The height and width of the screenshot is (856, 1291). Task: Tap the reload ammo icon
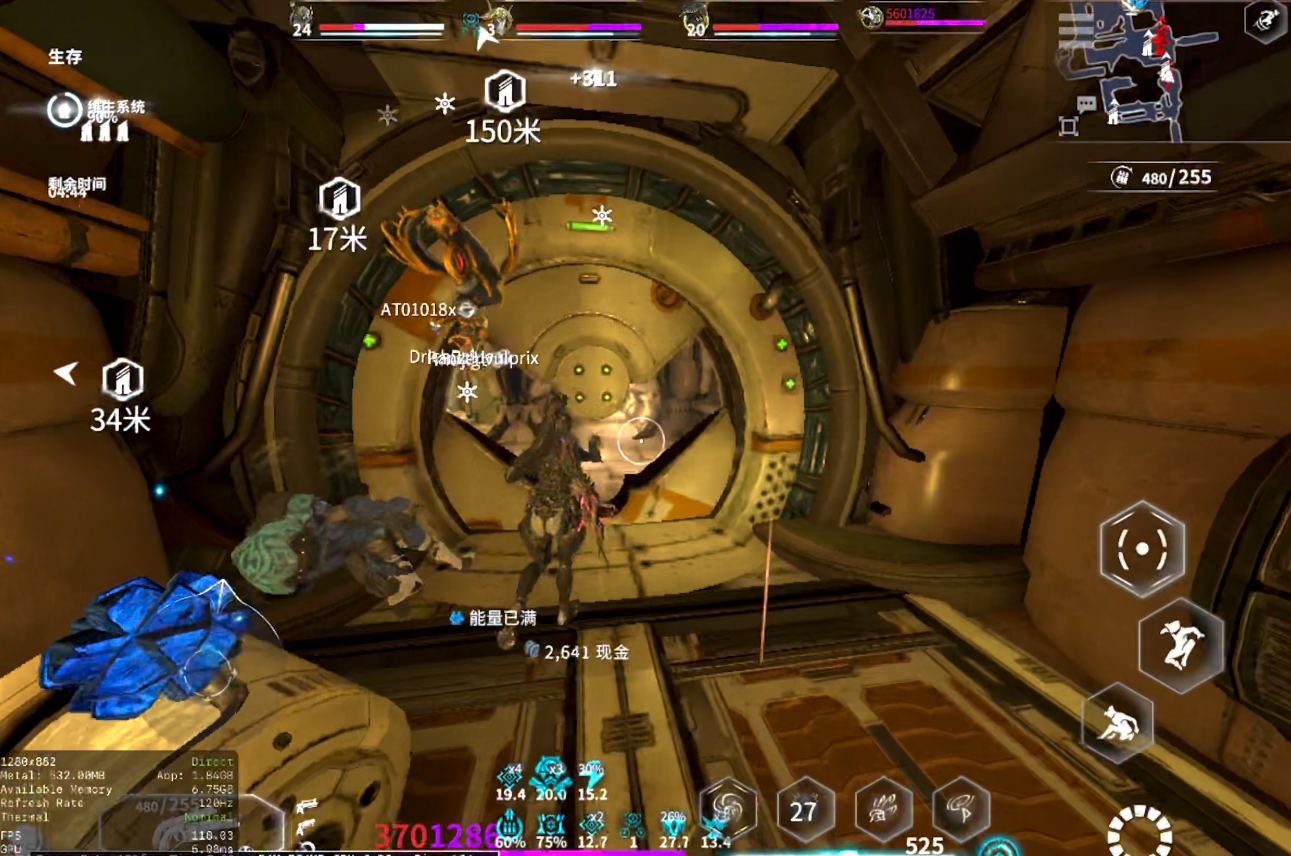tap(1121, 178)
